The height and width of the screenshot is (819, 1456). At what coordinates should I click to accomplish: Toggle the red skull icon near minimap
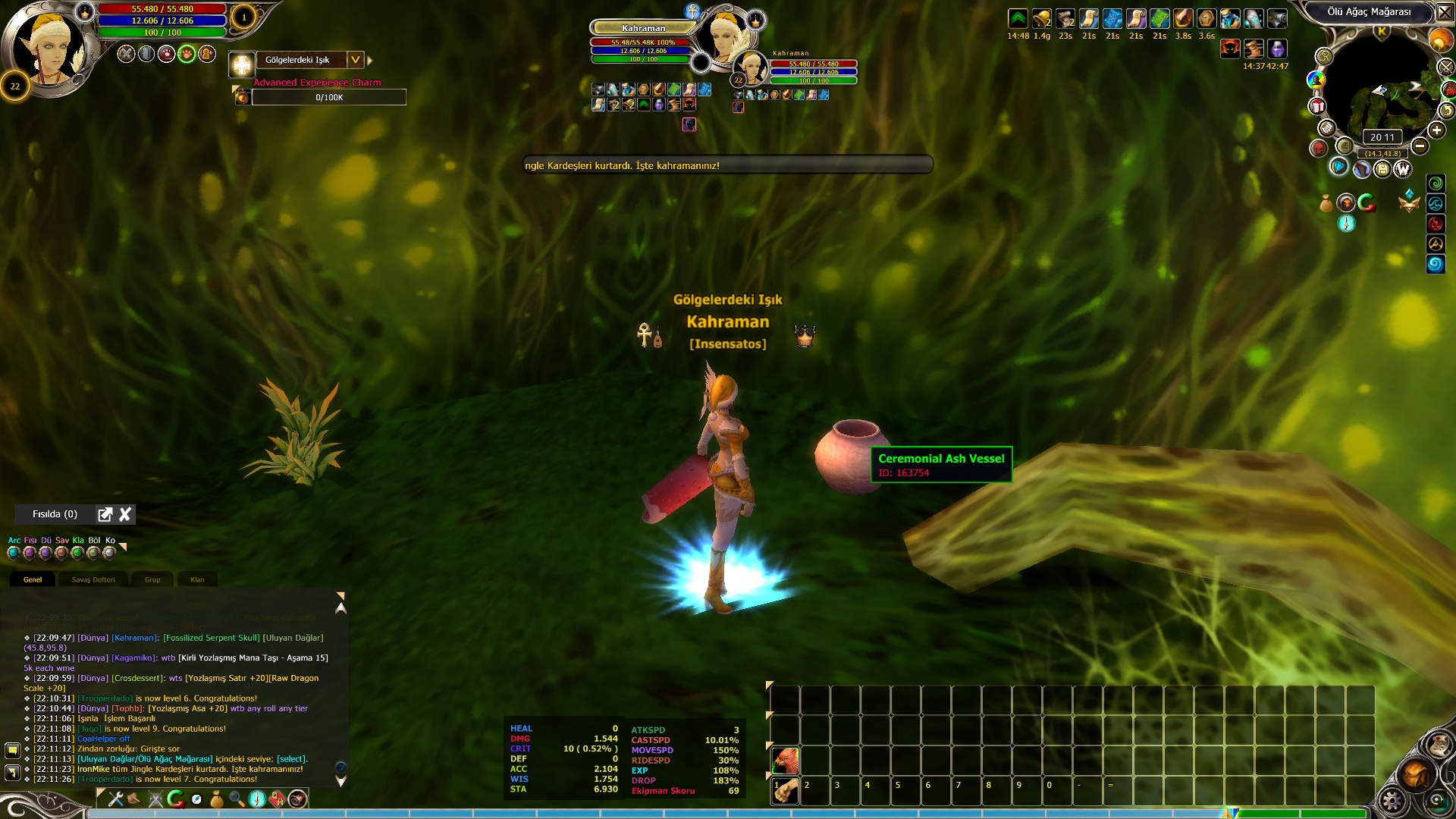(1319, 148)
